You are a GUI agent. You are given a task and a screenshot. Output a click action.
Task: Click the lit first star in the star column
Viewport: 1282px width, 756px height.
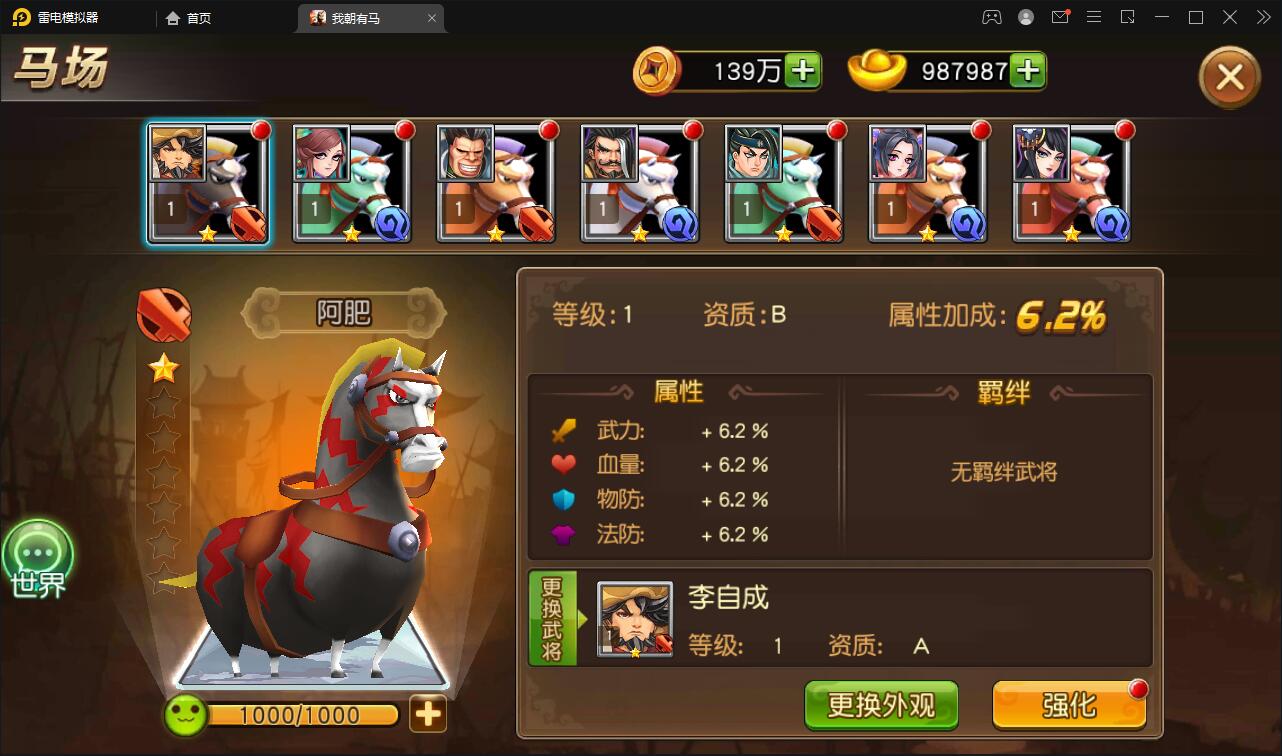(x=163, y=366)
